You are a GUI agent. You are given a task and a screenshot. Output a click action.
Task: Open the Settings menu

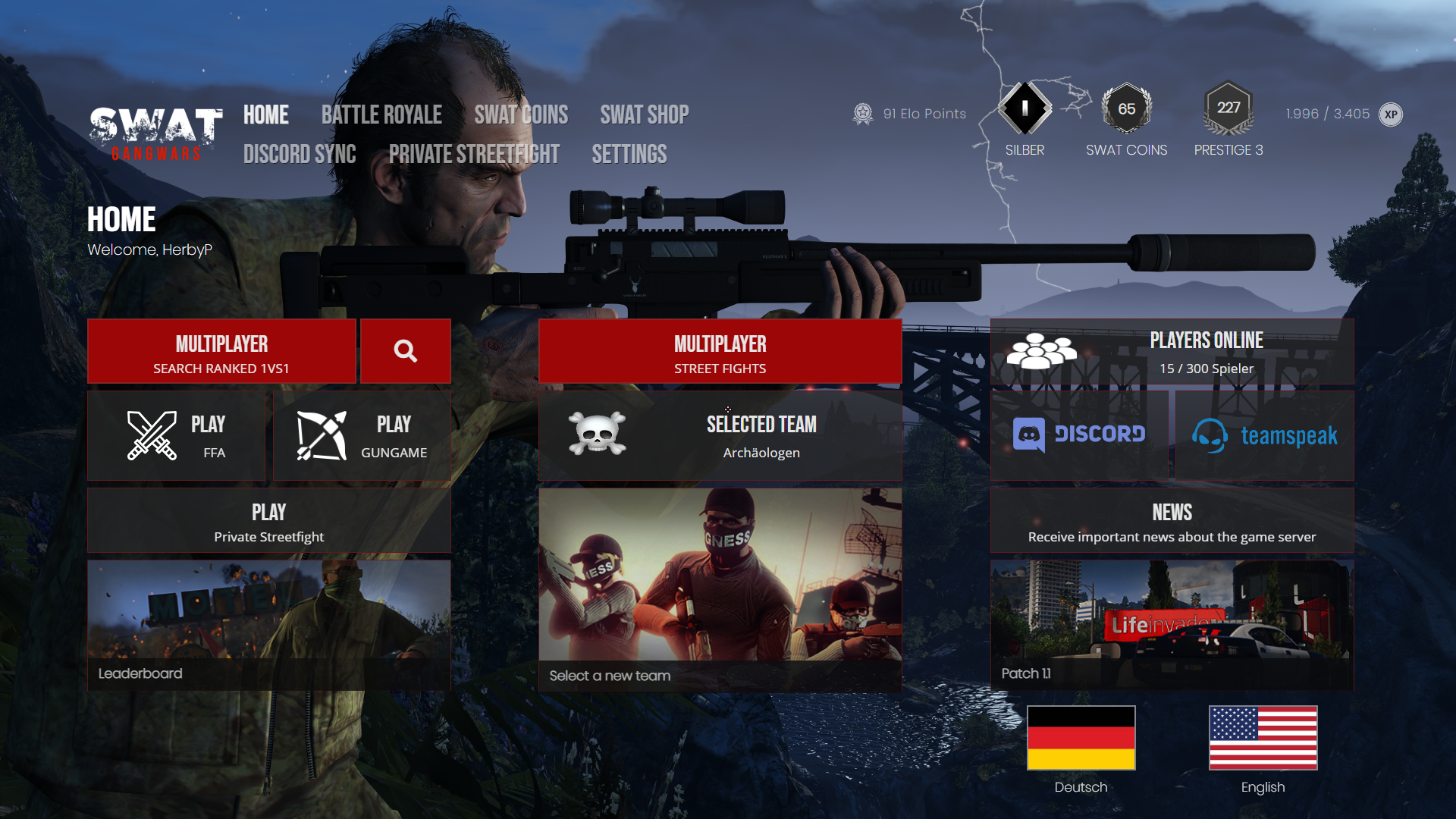click(629, 154)
